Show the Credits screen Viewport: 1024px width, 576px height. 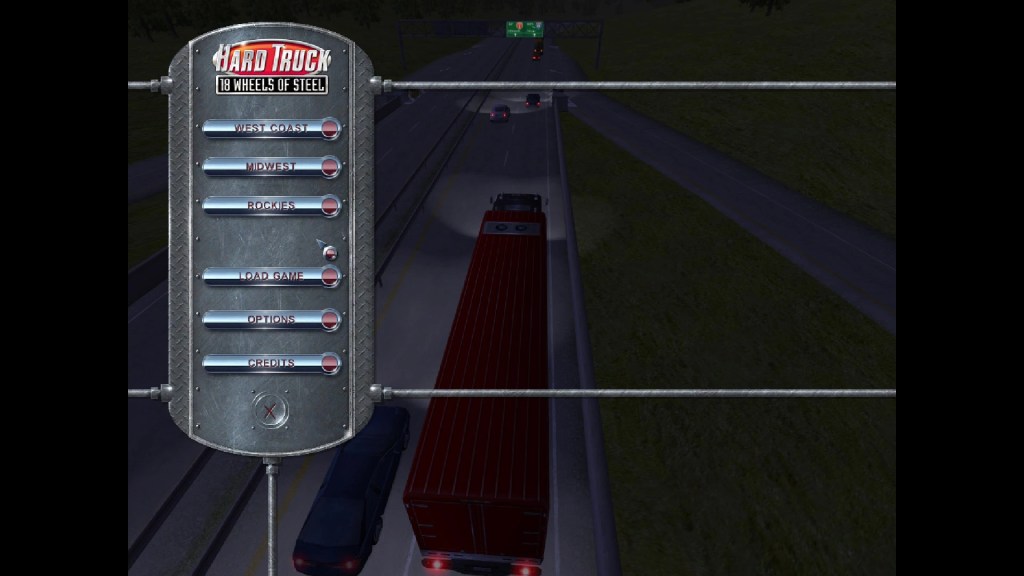(x=271, y=364)
